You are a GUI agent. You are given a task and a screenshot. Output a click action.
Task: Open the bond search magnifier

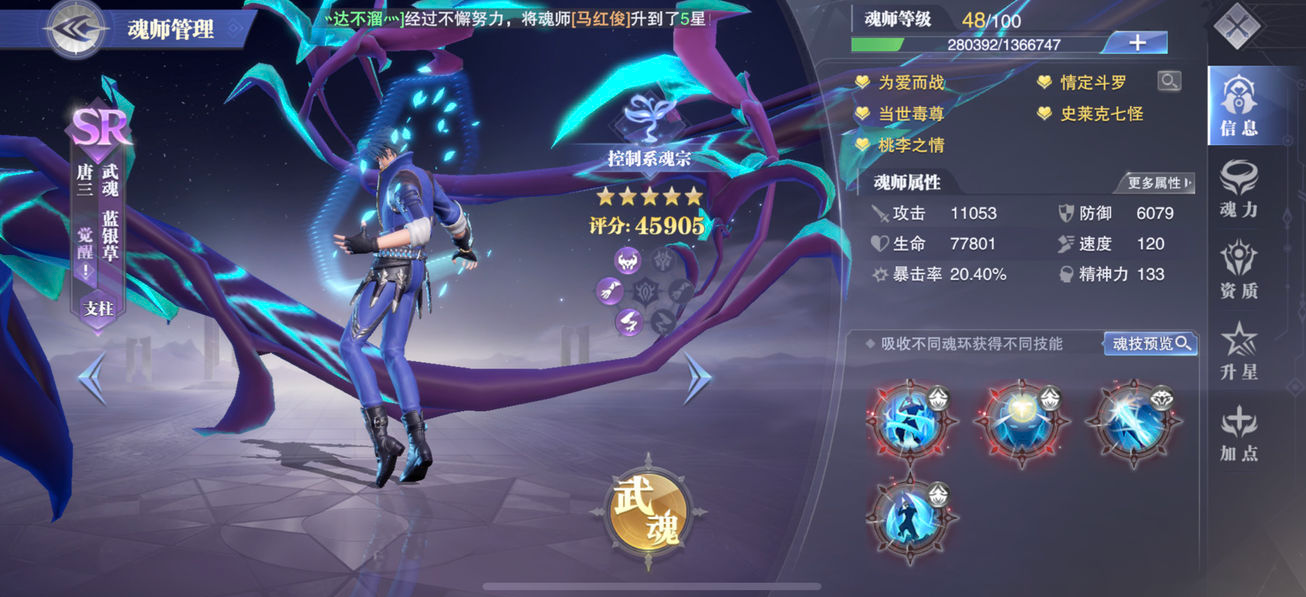(x=1168, y=82)
